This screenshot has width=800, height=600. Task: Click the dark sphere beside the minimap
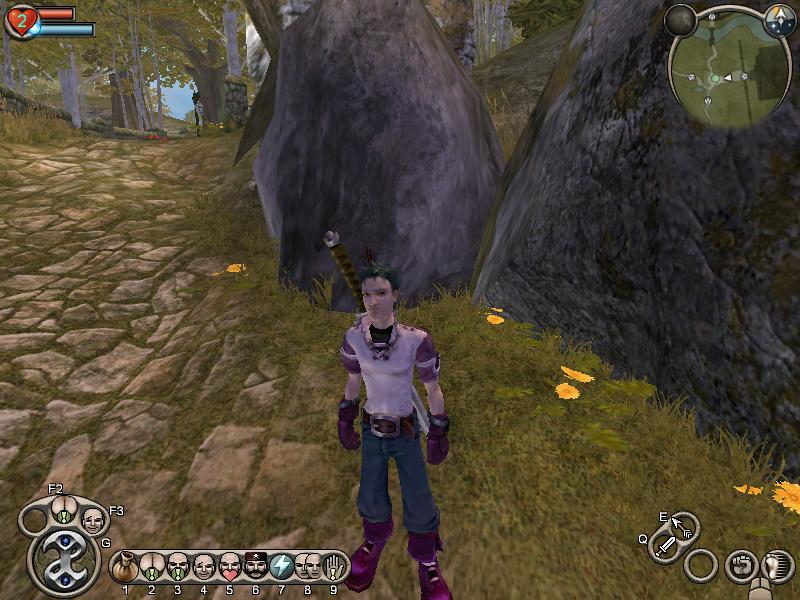coord(681,19)
